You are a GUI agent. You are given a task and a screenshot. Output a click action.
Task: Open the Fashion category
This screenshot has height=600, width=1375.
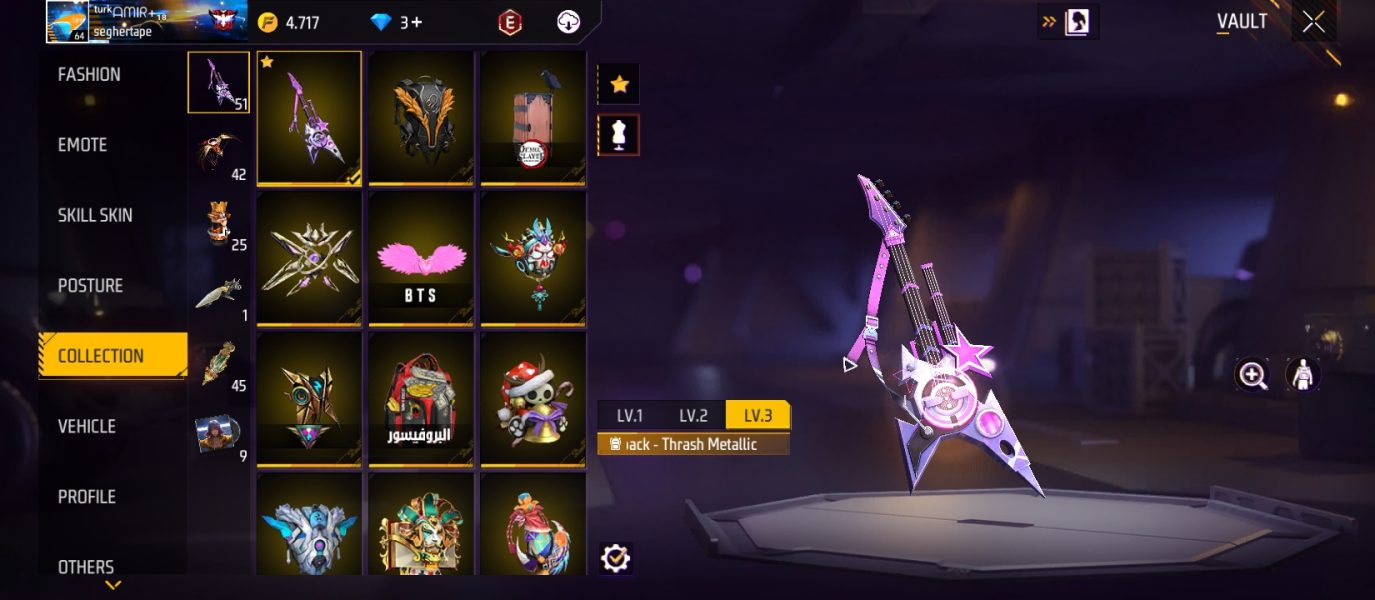(89, 75)
